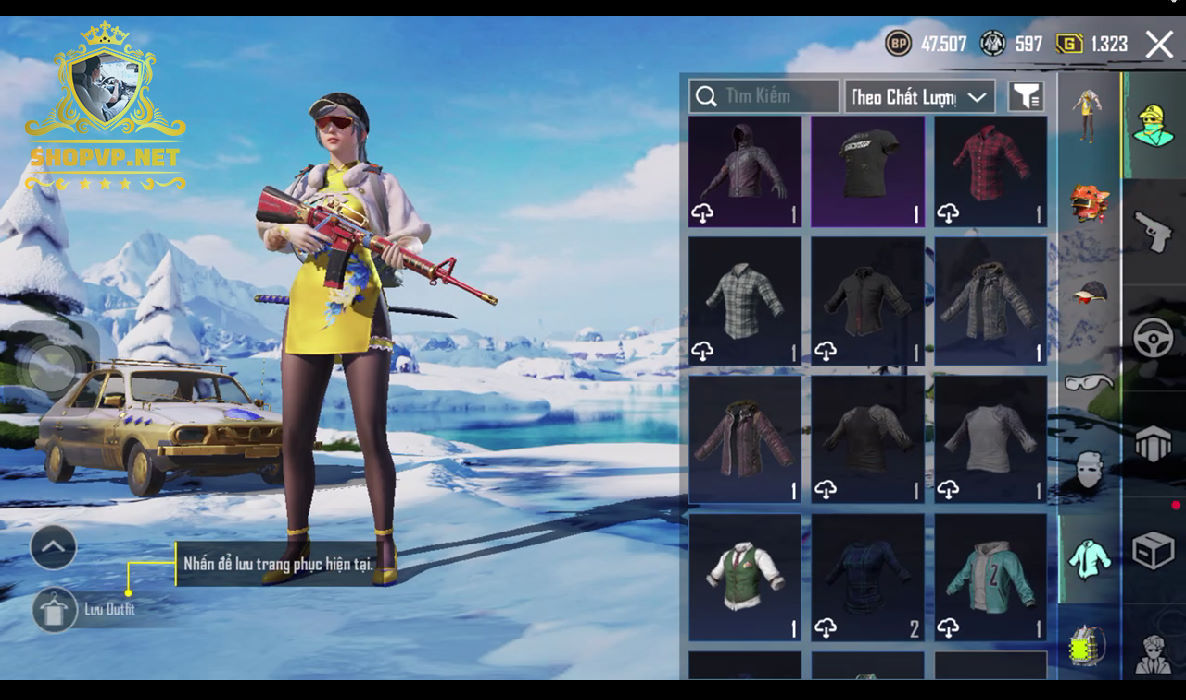The width and height of the screenshot is (1186, 700).
Task: Select the brown leather jacket
Action: pyautogui.click(x=744, y=439)
